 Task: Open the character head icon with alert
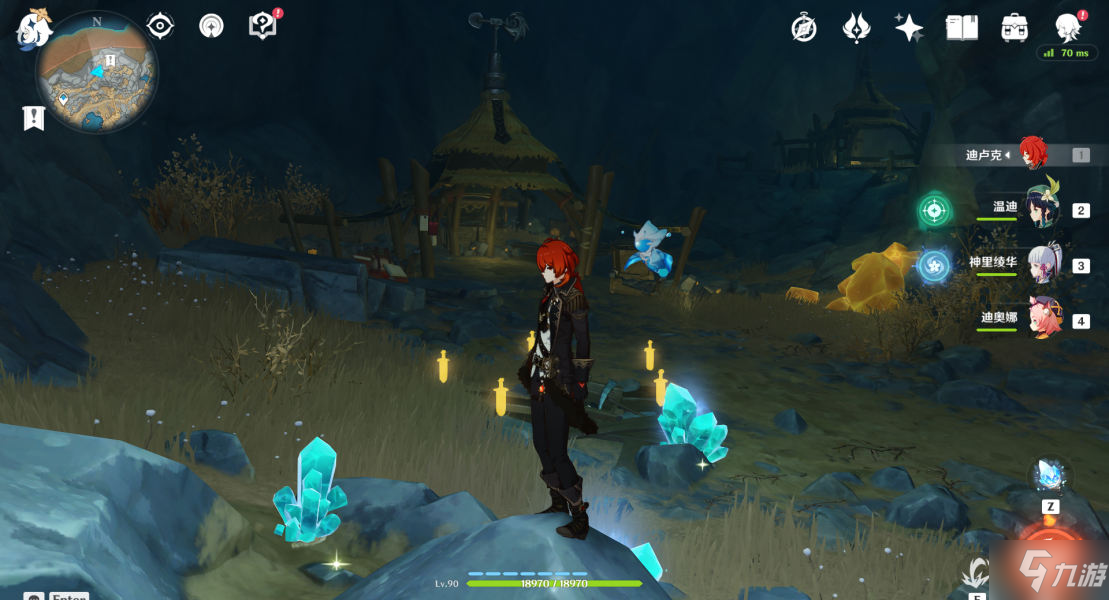1068,27
